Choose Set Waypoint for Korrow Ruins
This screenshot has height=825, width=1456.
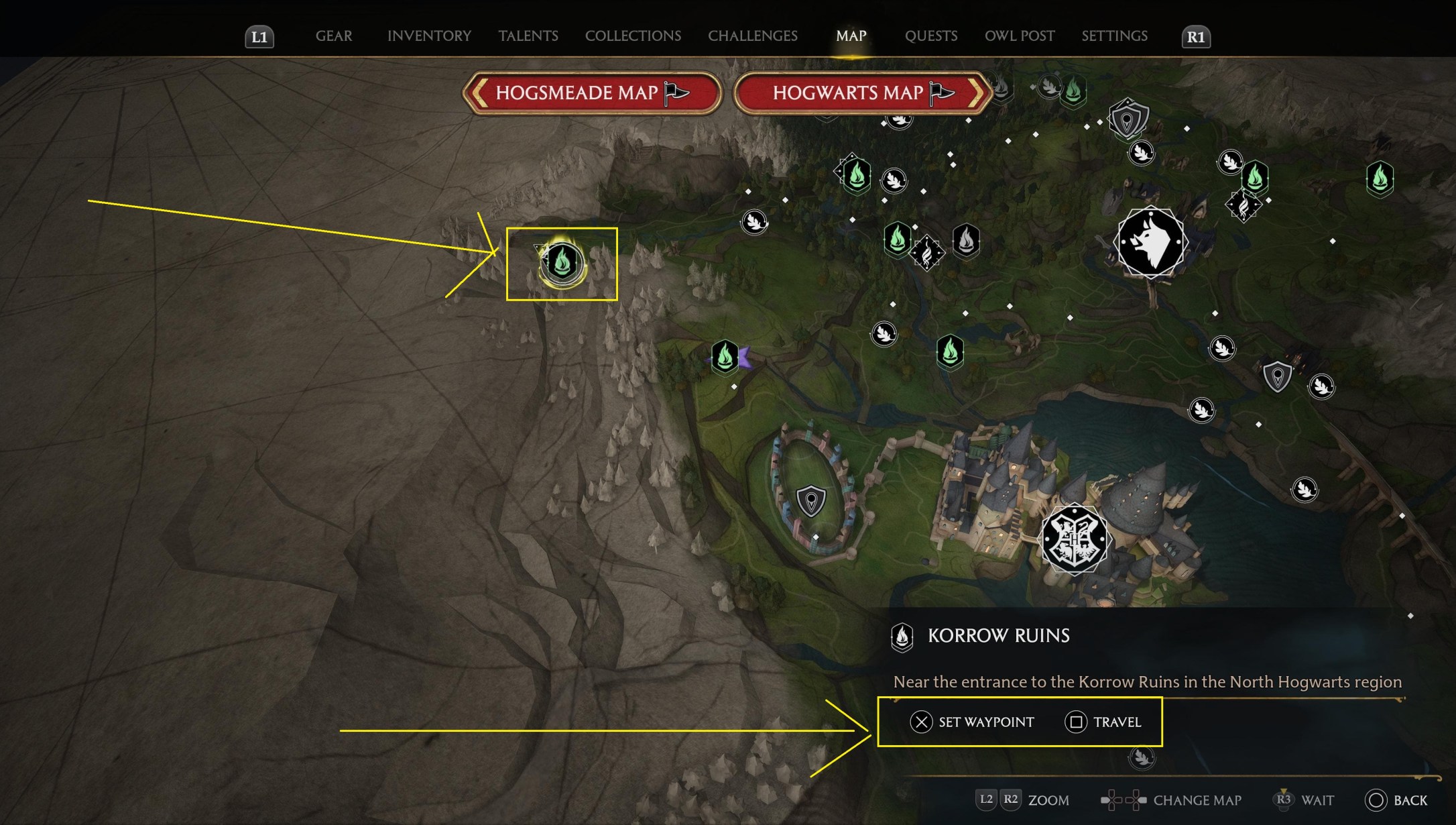pyautogui.click(x=972, y=722)
